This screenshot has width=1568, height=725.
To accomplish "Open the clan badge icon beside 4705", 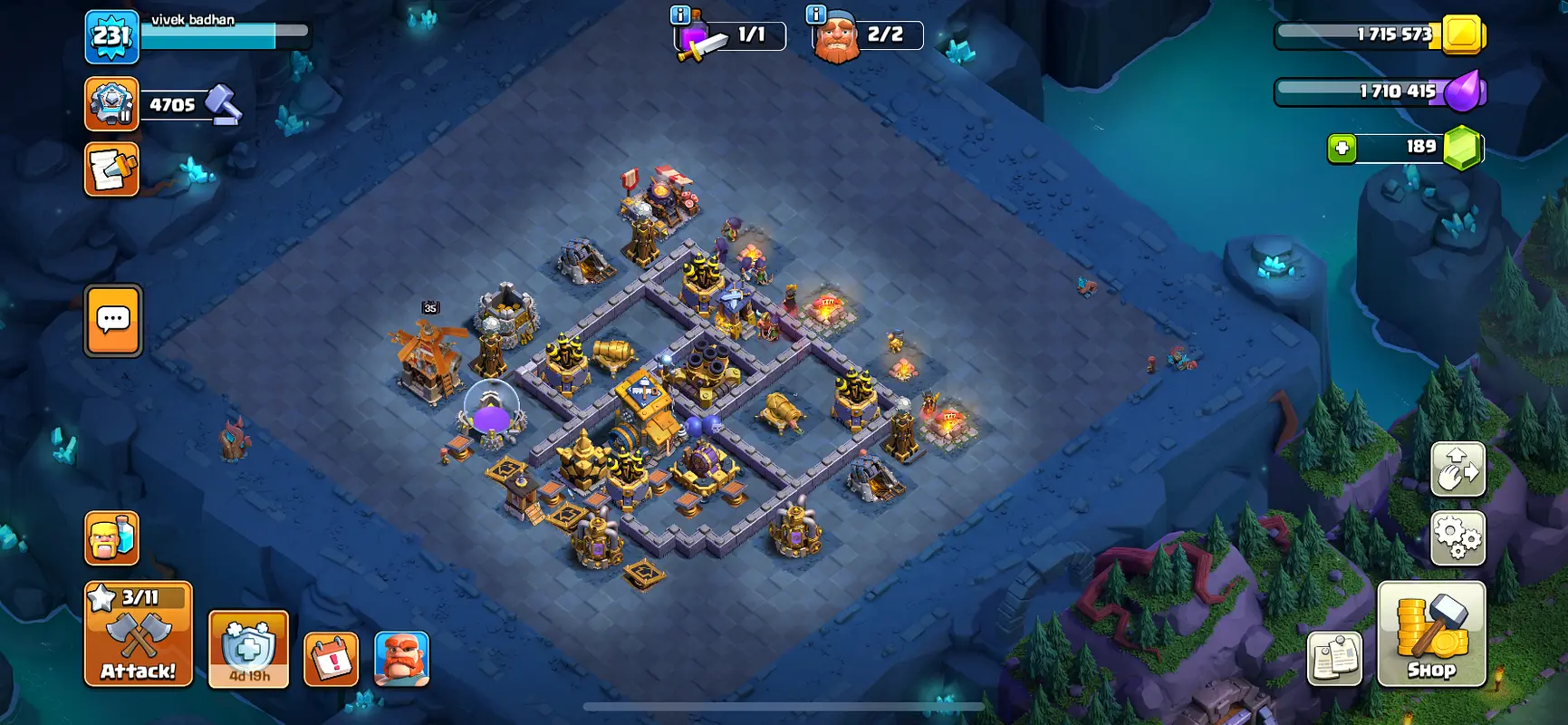I will click(111, 103).
